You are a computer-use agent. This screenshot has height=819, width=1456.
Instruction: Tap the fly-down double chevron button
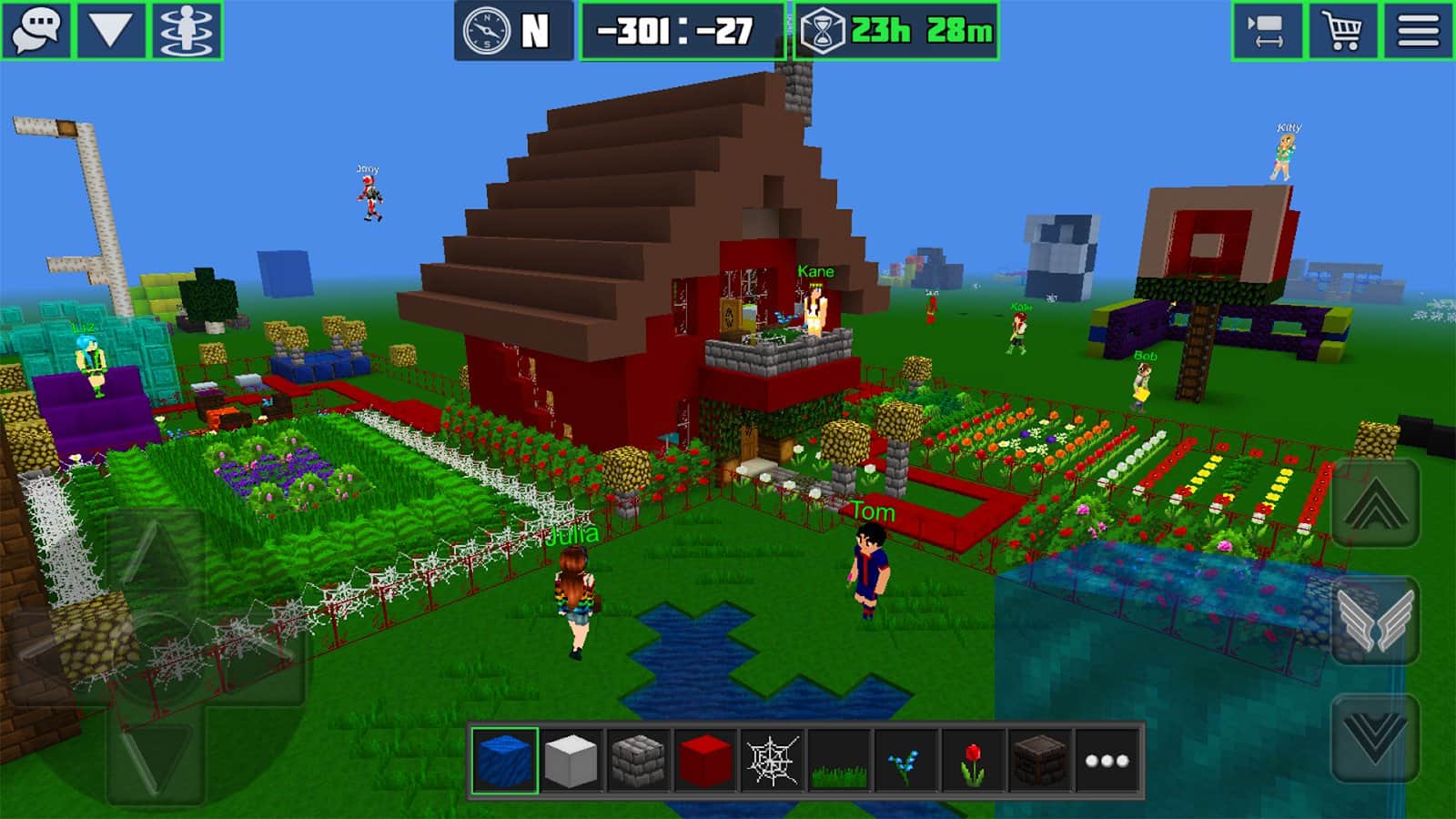1375,736
